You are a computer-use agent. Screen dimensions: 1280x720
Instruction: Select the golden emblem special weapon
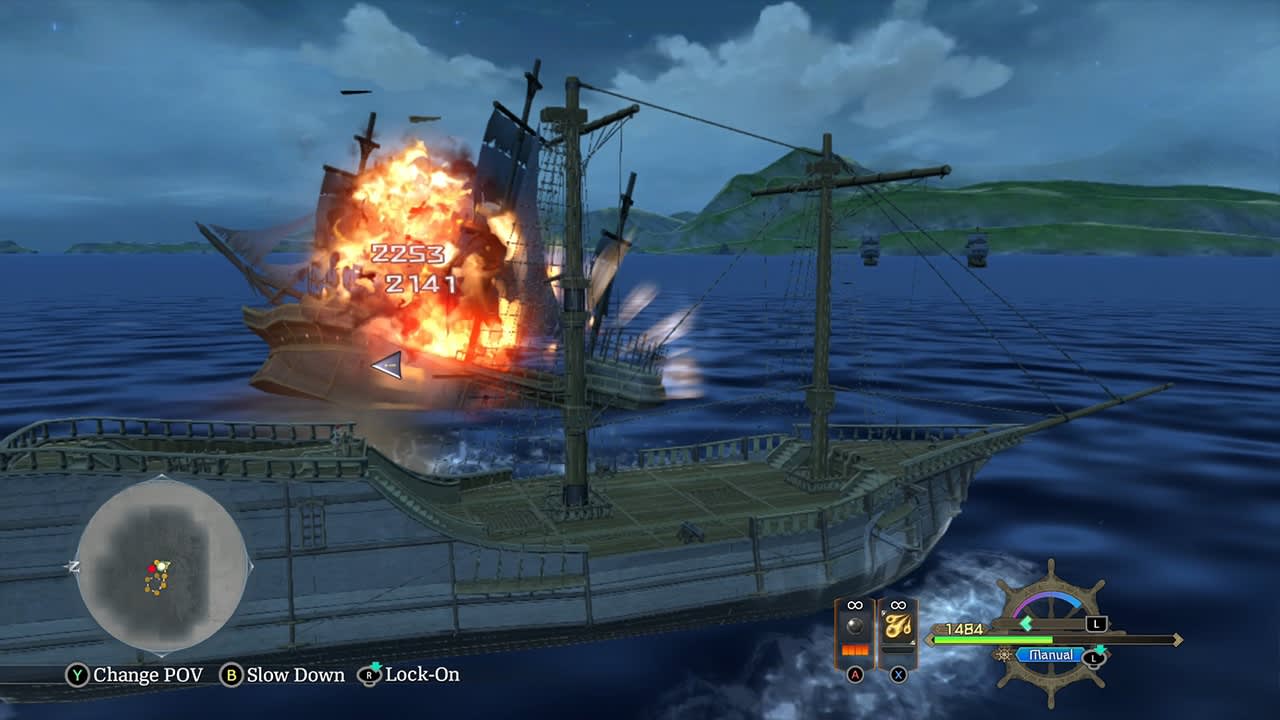(899, 626)
